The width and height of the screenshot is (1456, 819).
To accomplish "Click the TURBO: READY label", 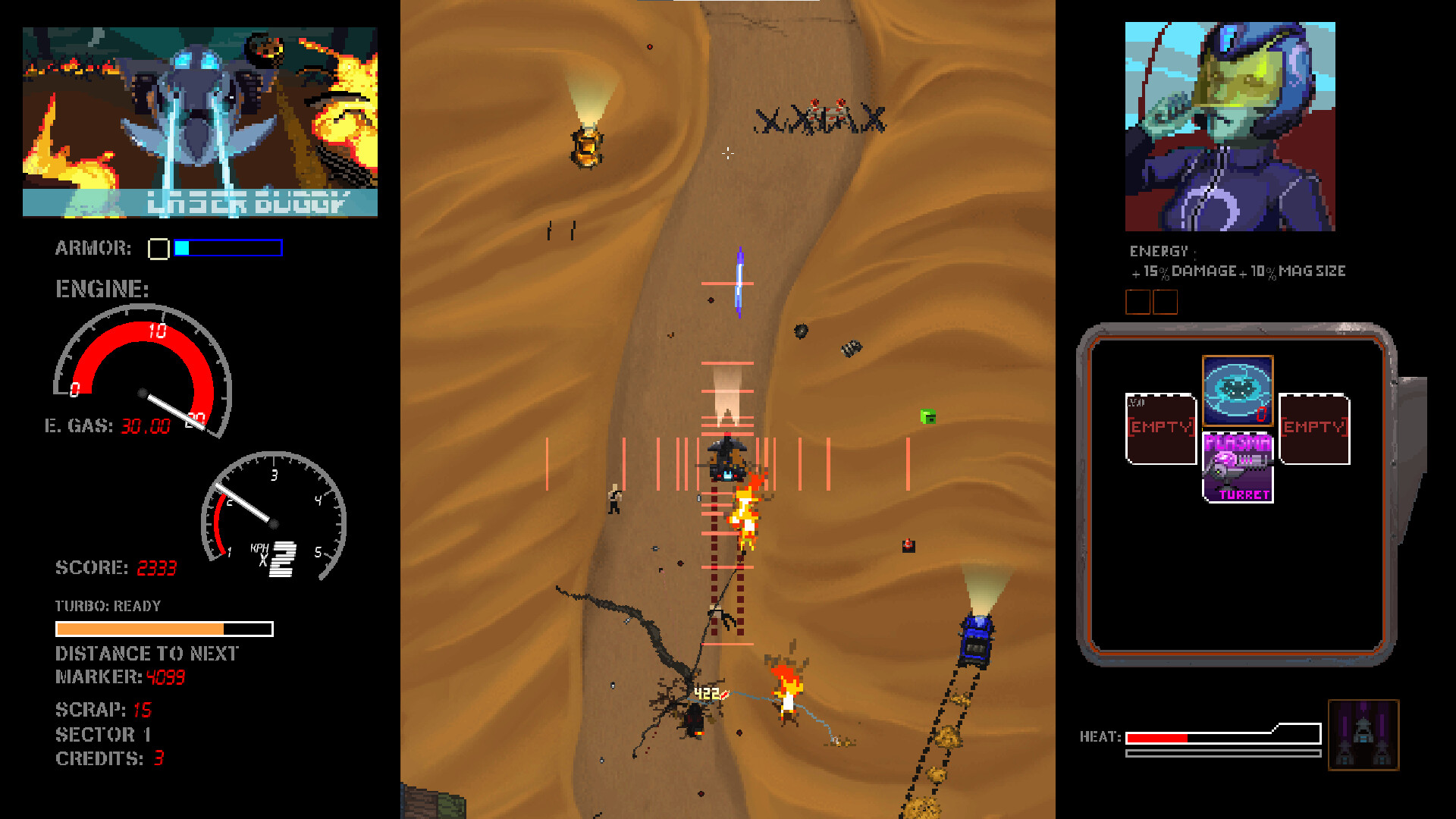I will [107, 605].
